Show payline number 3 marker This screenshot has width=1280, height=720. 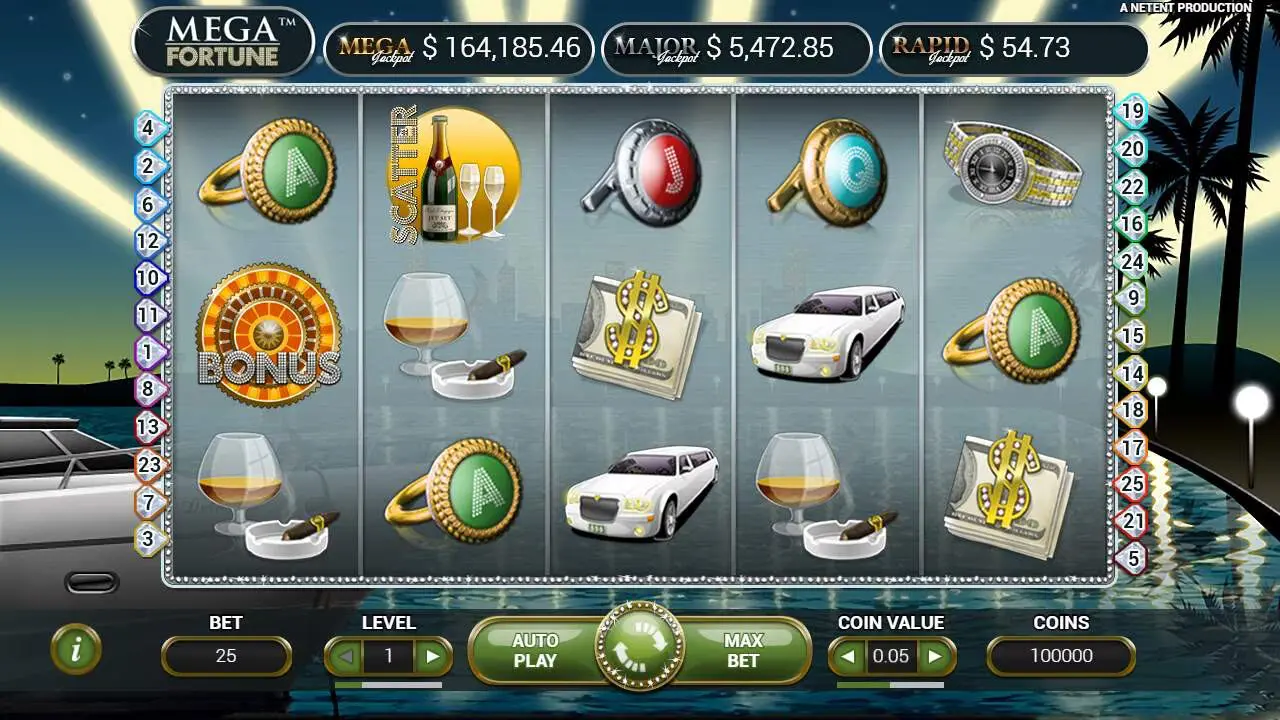(x=148, y=539)
